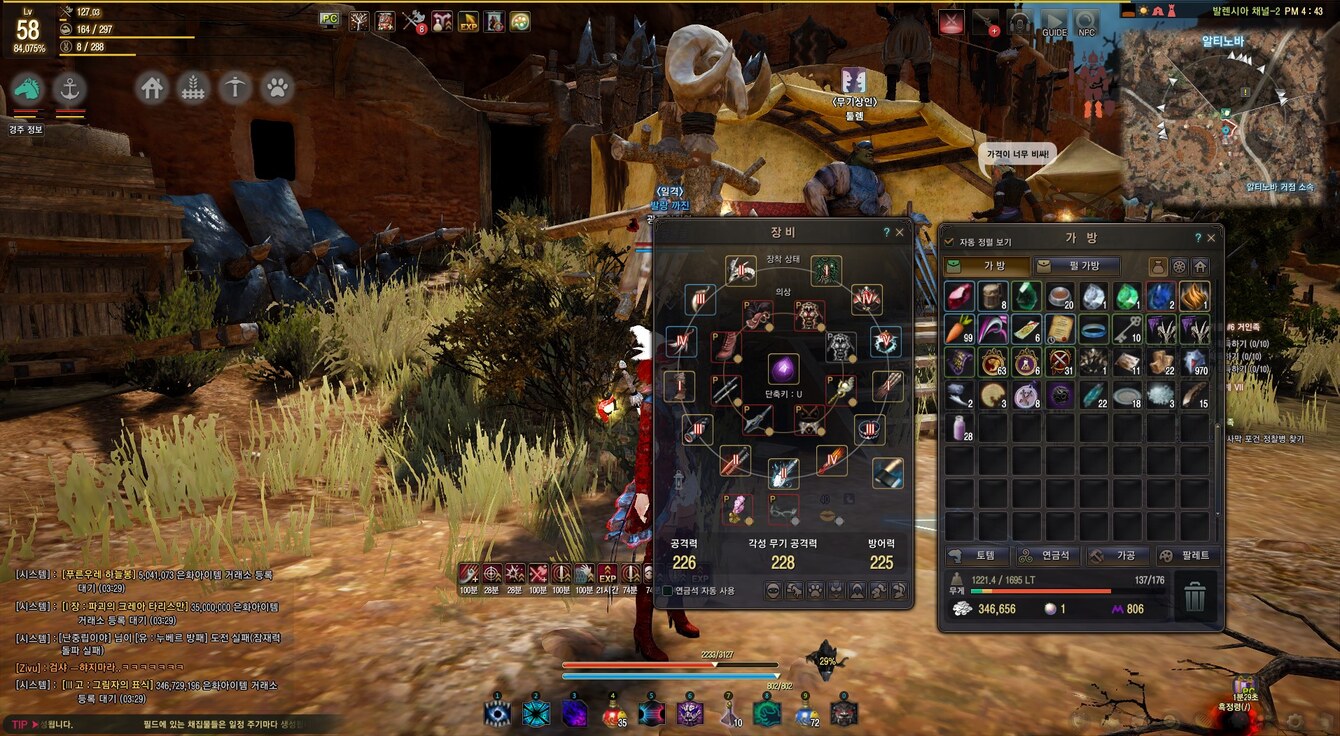
Task: Select the purple crystal center equipment slot
Action: tap(783, 369)
